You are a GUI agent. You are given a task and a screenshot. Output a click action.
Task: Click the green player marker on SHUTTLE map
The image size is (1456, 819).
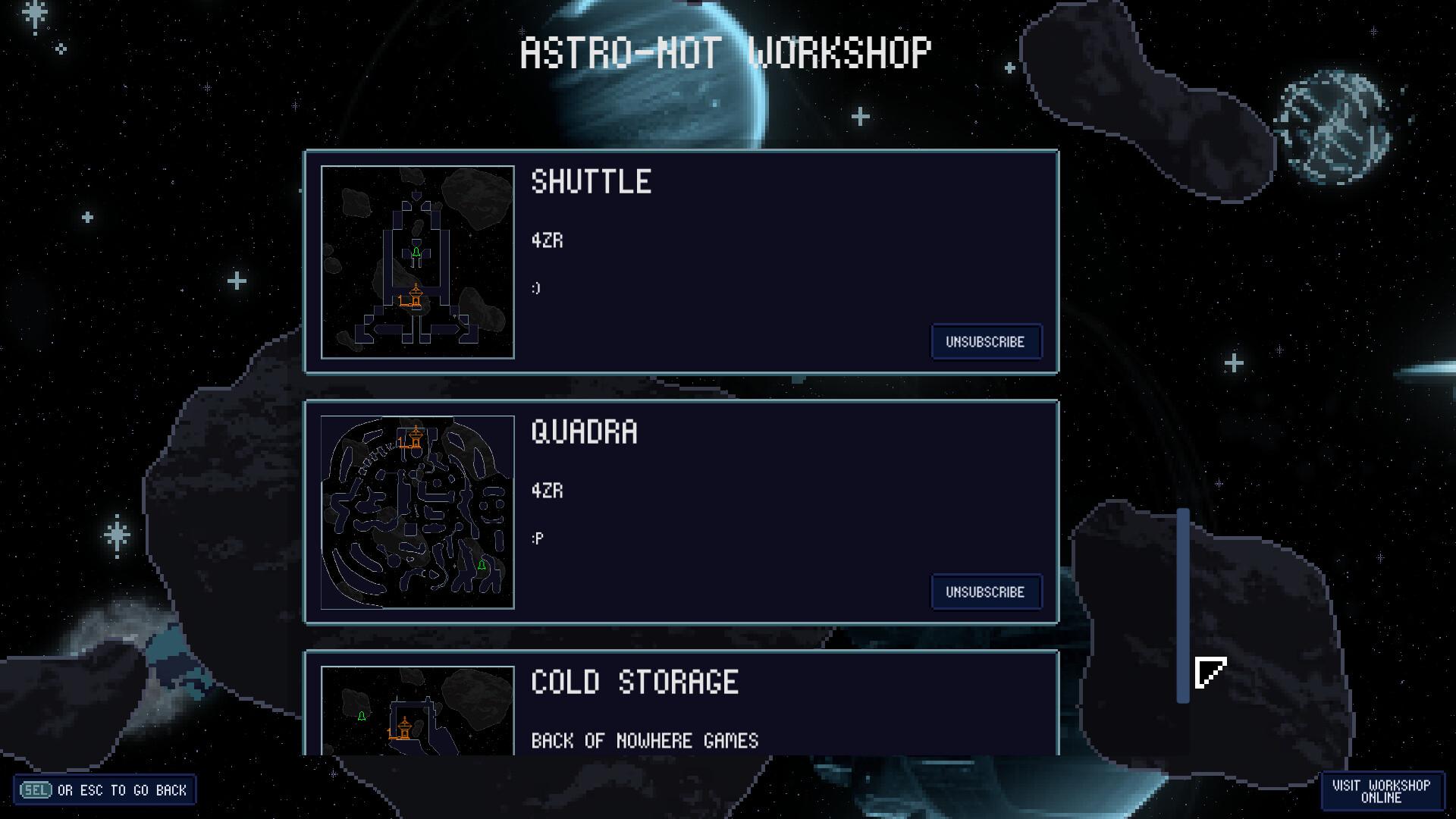click(x=415, y=253)
